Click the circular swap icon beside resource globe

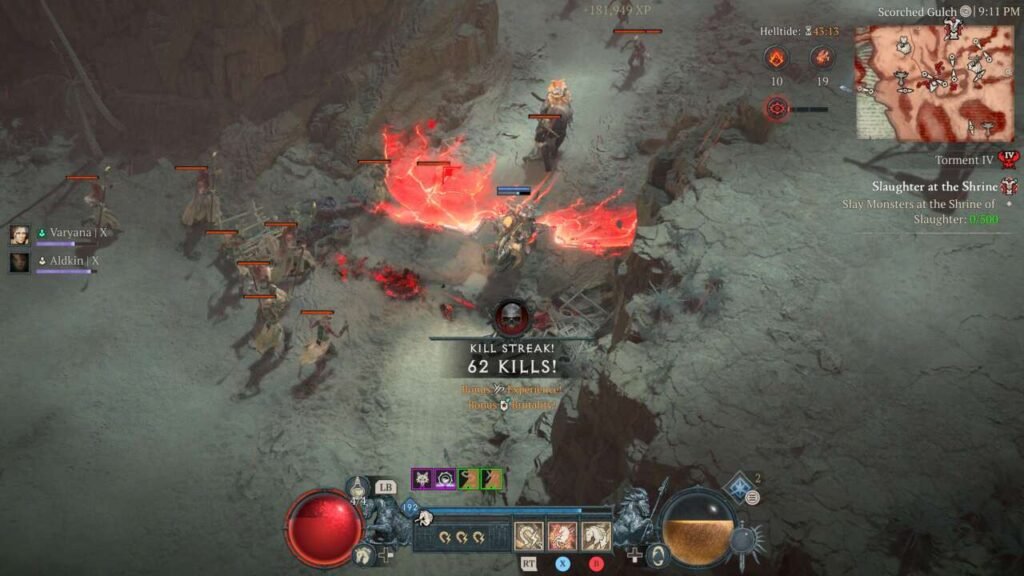(655, 554)
